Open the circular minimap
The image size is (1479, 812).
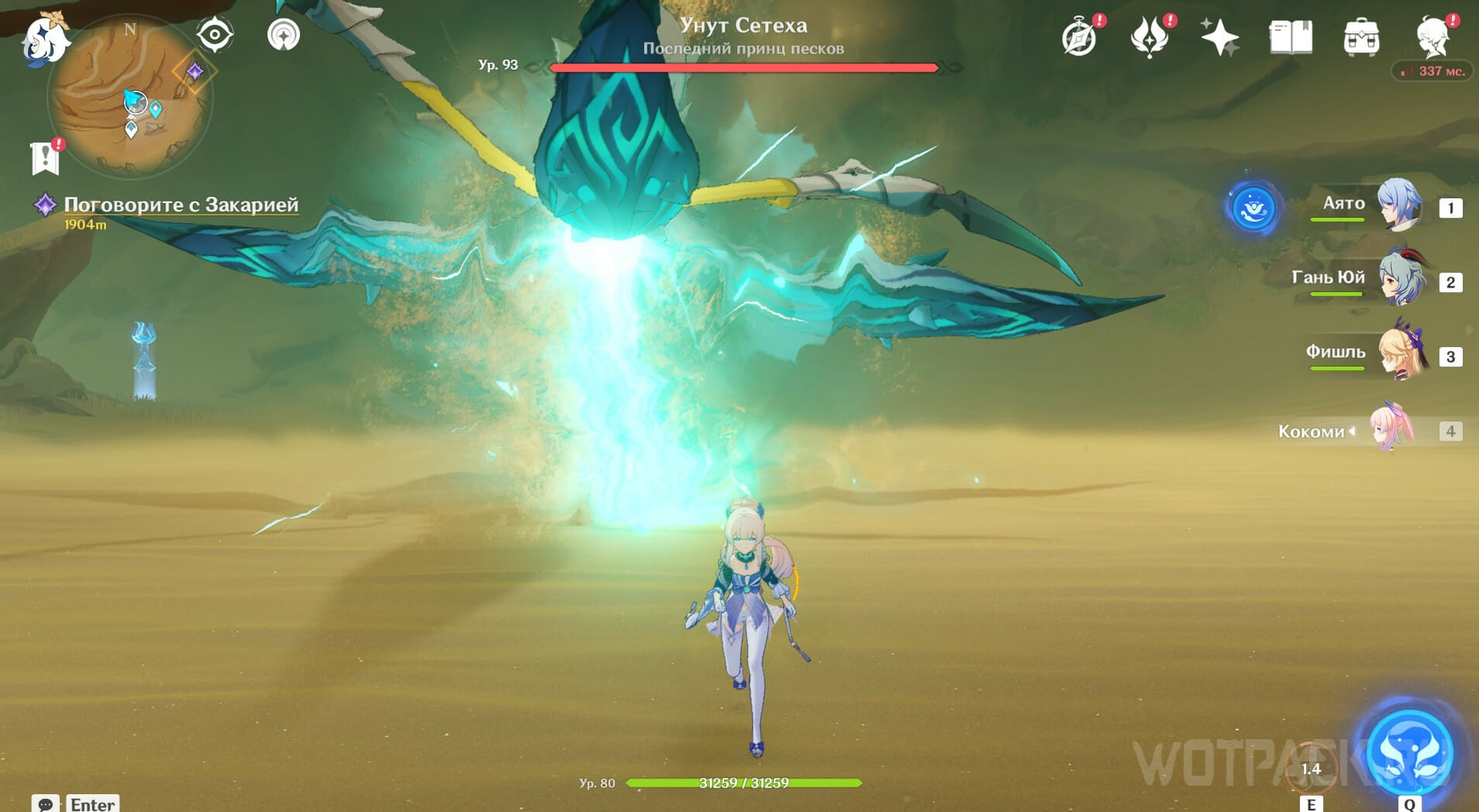point(129,97)
